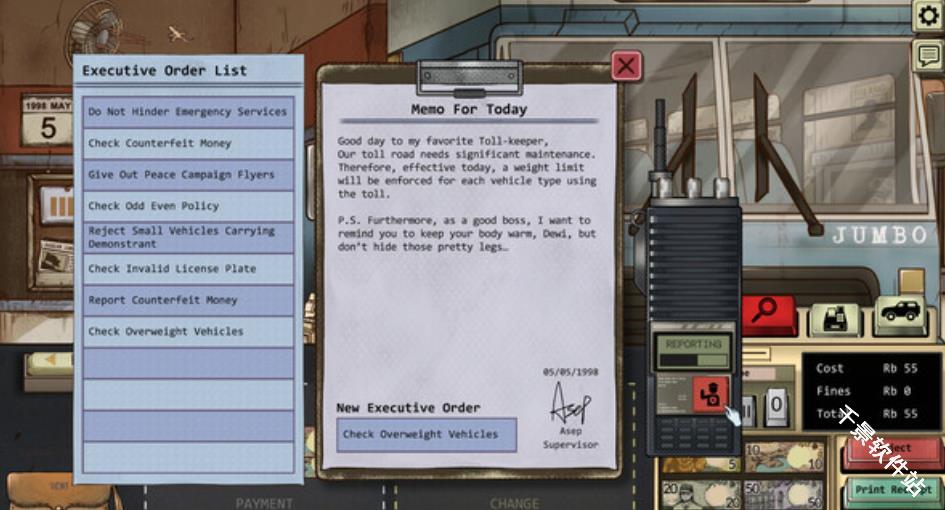Image resolution: width=945 pixels, height=510 pixels.
Task: Select the Do Not Hinder Emergency Services order
Action: tap(188, 112)
